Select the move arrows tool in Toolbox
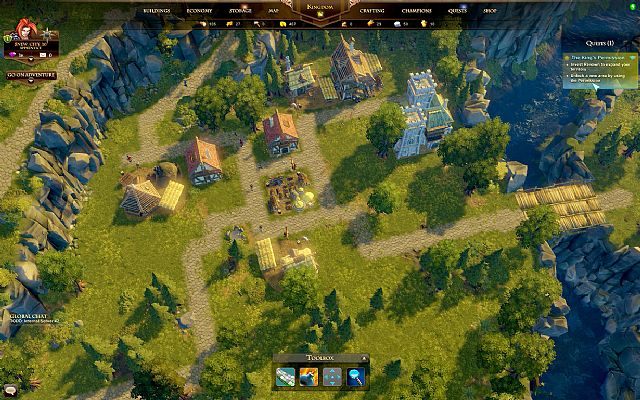 tap(333, 376)
